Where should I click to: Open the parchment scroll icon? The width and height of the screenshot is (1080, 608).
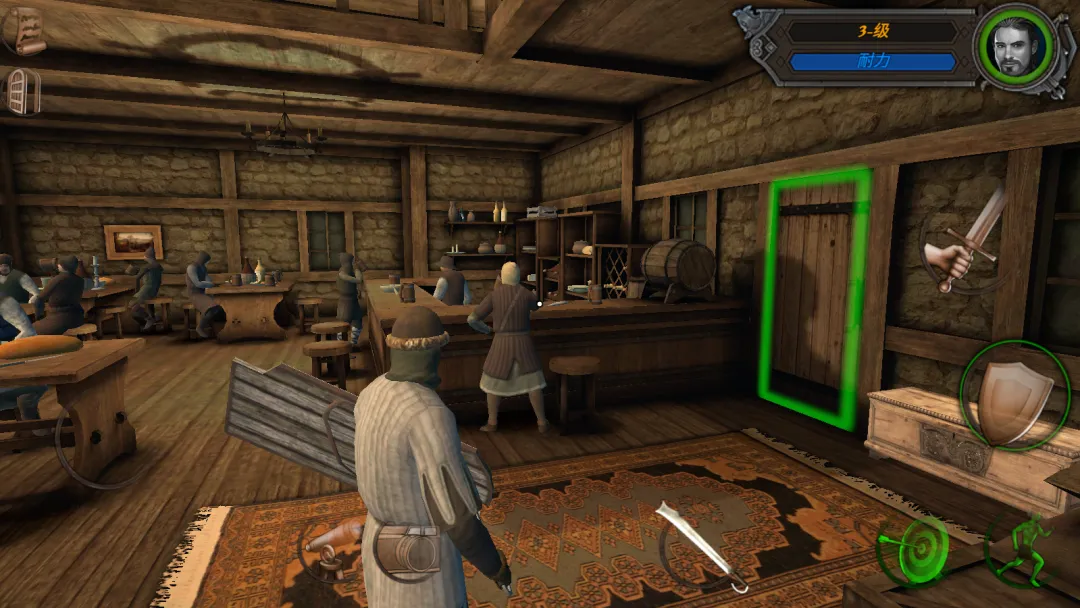(x=27, y=31)
